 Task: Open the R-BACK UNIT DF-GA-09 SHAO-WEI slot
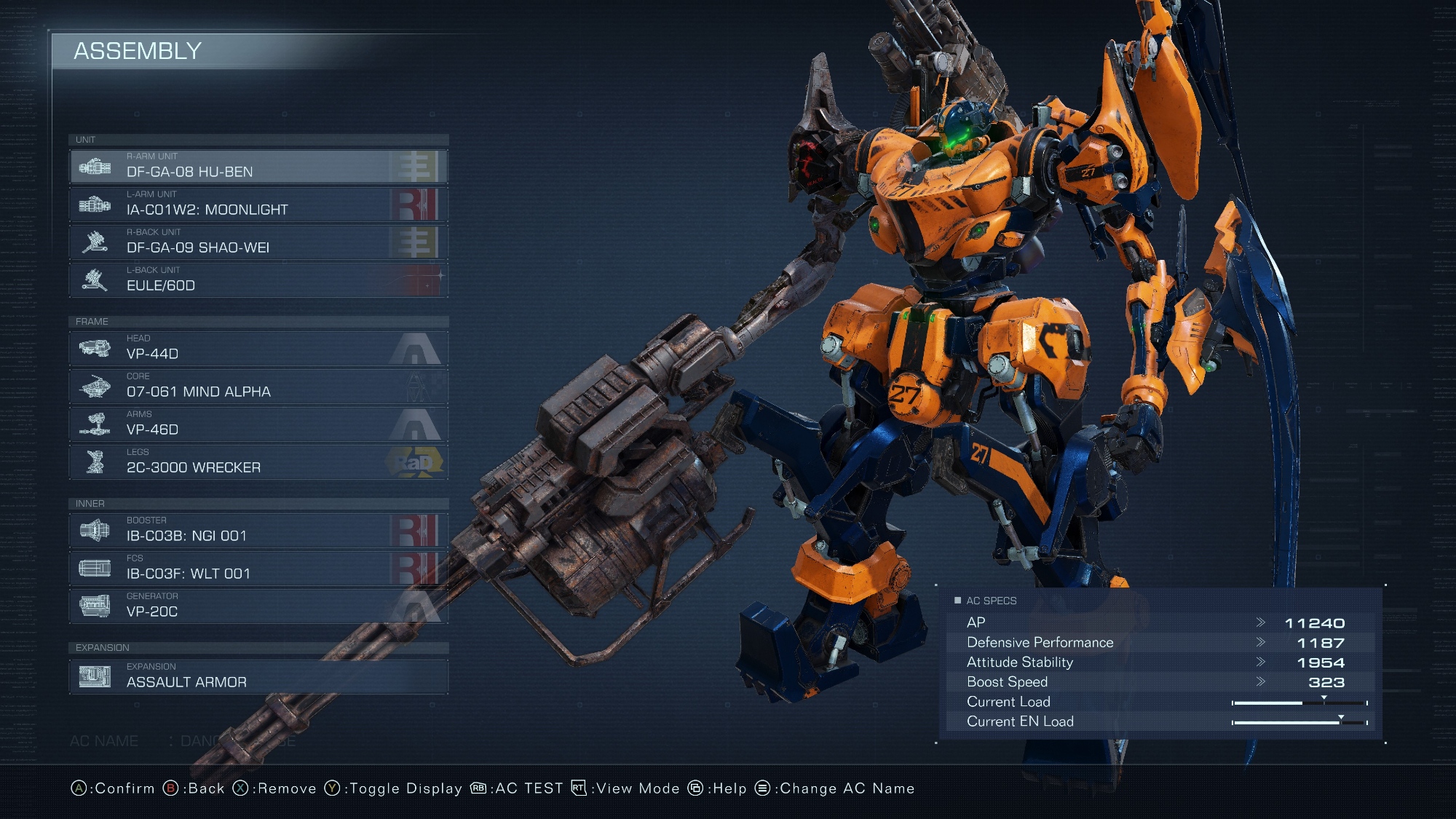click(x=258, y=242)
